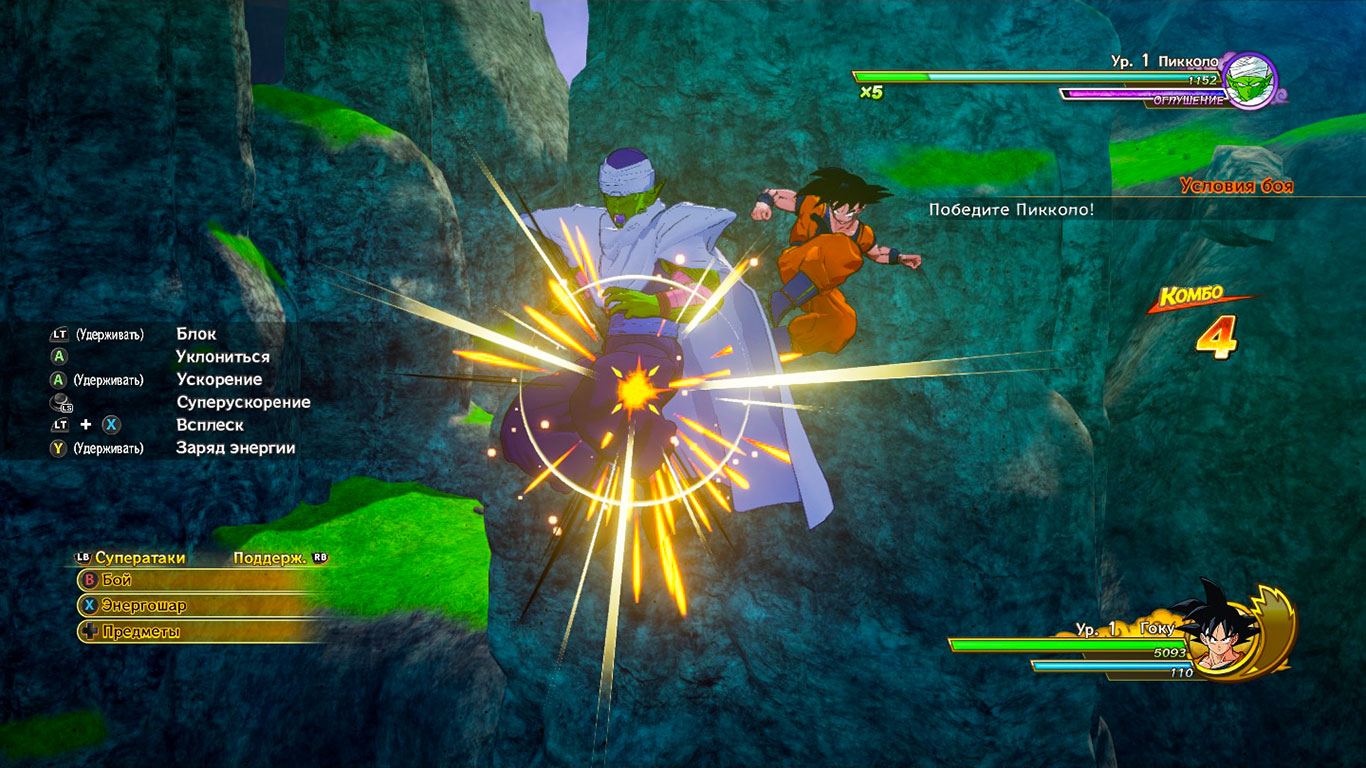Switch to the Поддерж. support palette
This screenshot has height=768, width=1366.
270,558
